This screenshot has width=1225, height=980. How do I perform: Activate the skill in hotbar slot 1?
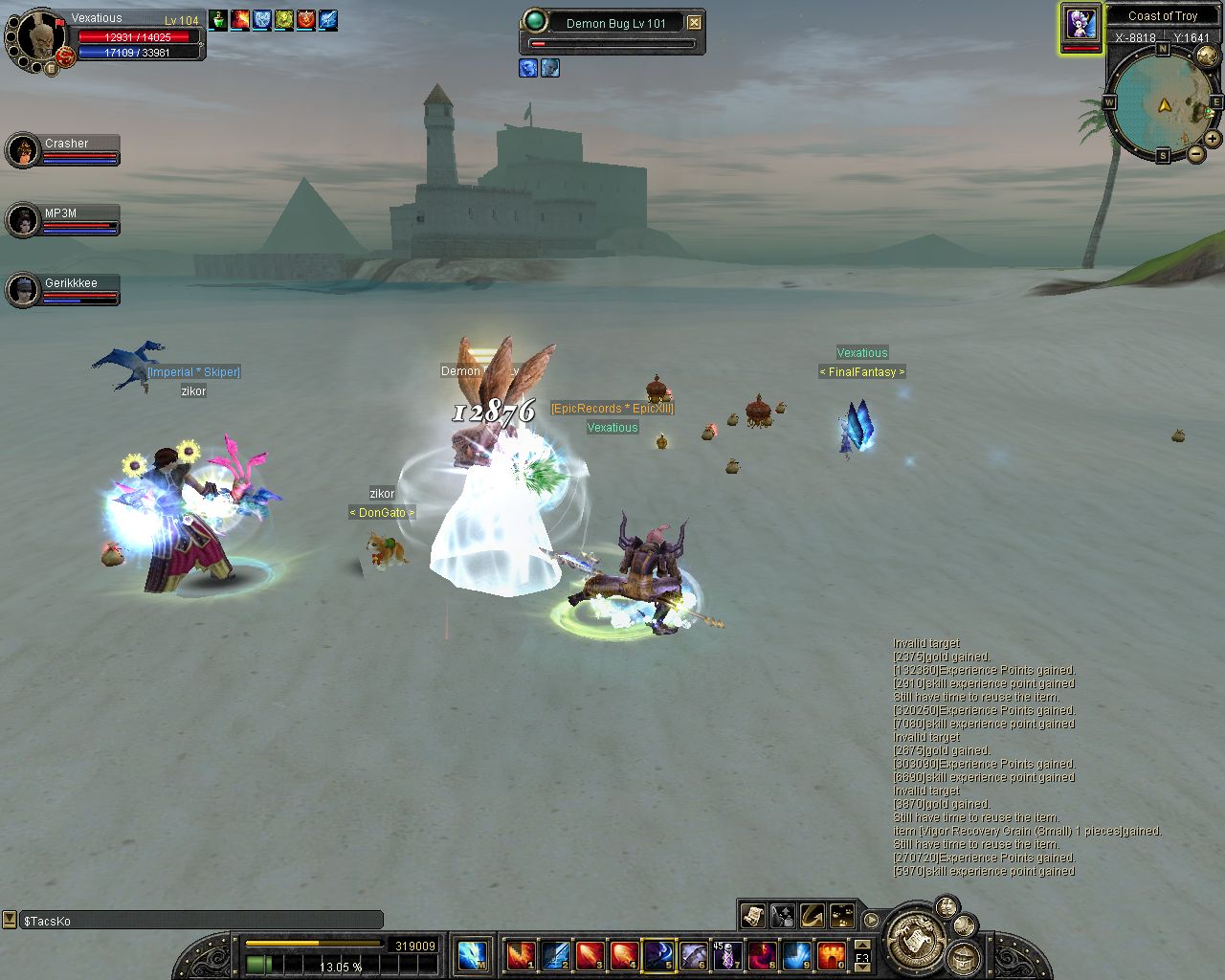pos(521,955)
